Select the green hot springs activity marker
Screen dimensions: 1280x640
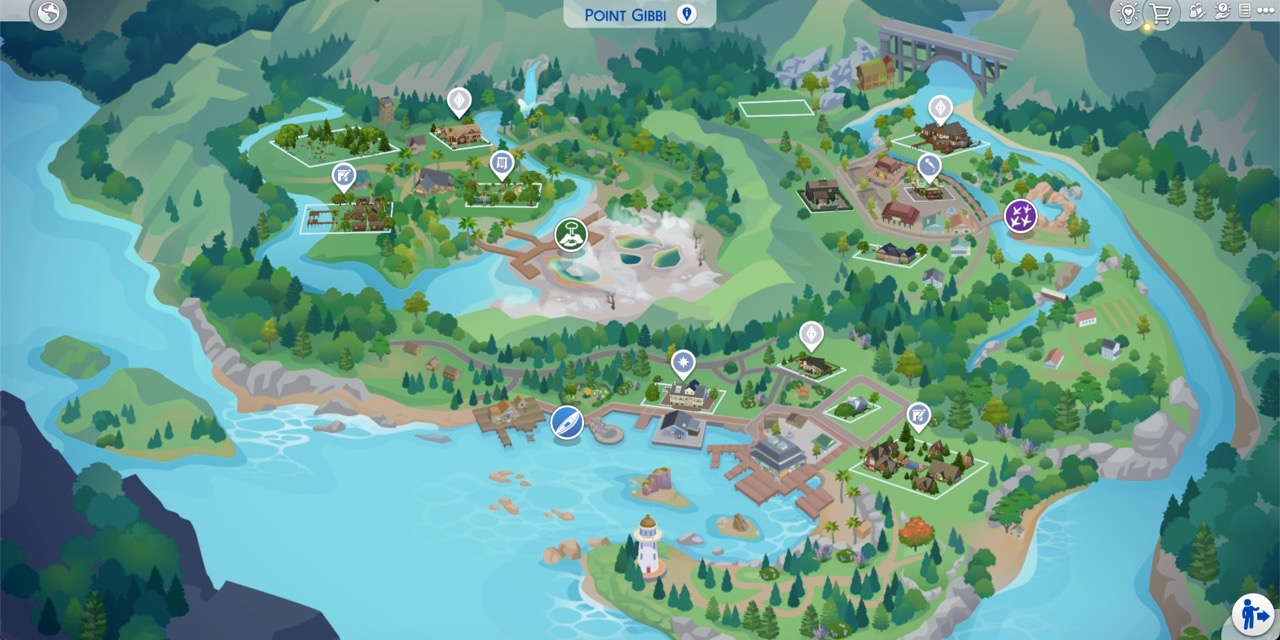[570, 235]
